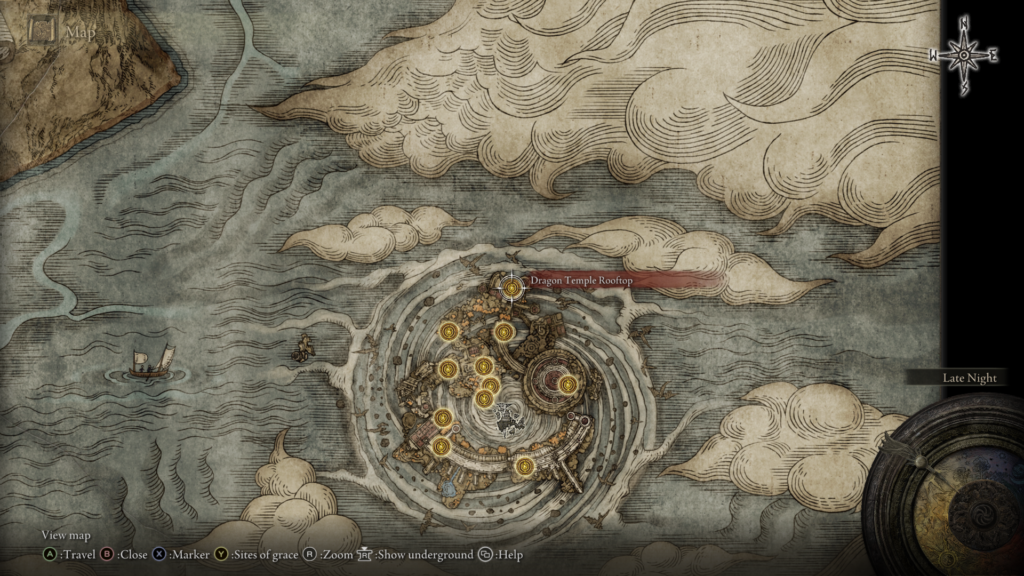The width and height of the screenshot is (1024, 576).
Task: Select the Dragon Temple Rooftop site of grace
Action: pyautogui.click(x=512, y=288)
